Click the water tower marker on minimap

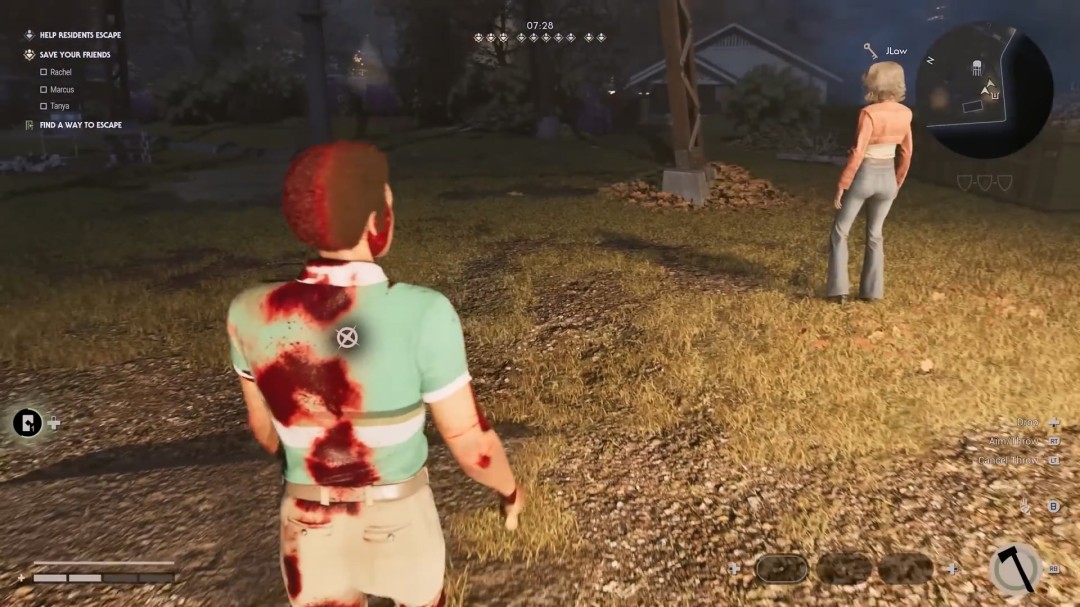click(975, 69)
